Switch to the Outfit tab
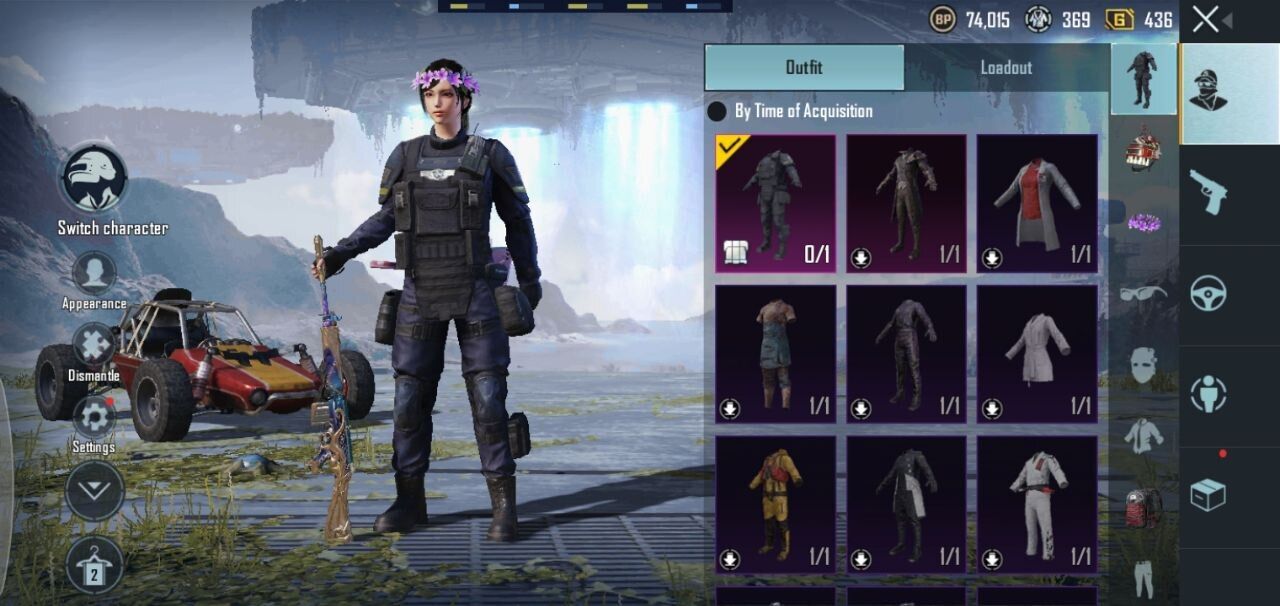This screenshot has width=1280, height=606. 804,67
